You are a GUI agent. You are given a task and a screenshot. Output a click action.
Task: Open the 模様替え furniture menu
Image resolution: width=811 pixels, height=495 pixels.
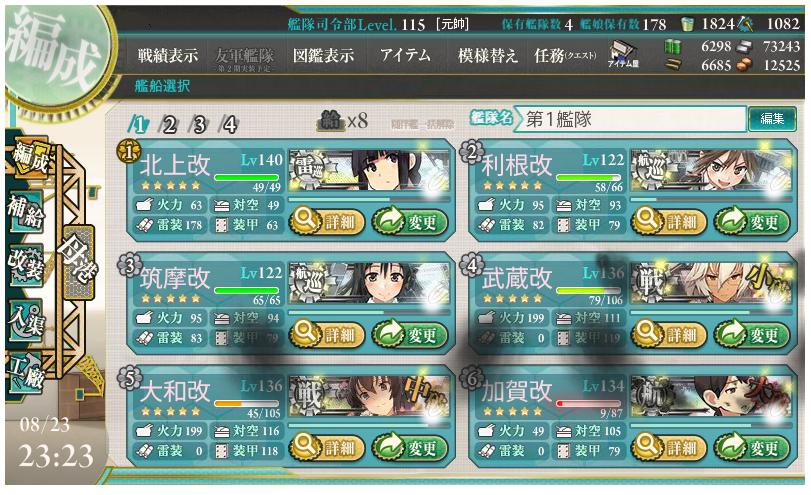tap(487, 57)
